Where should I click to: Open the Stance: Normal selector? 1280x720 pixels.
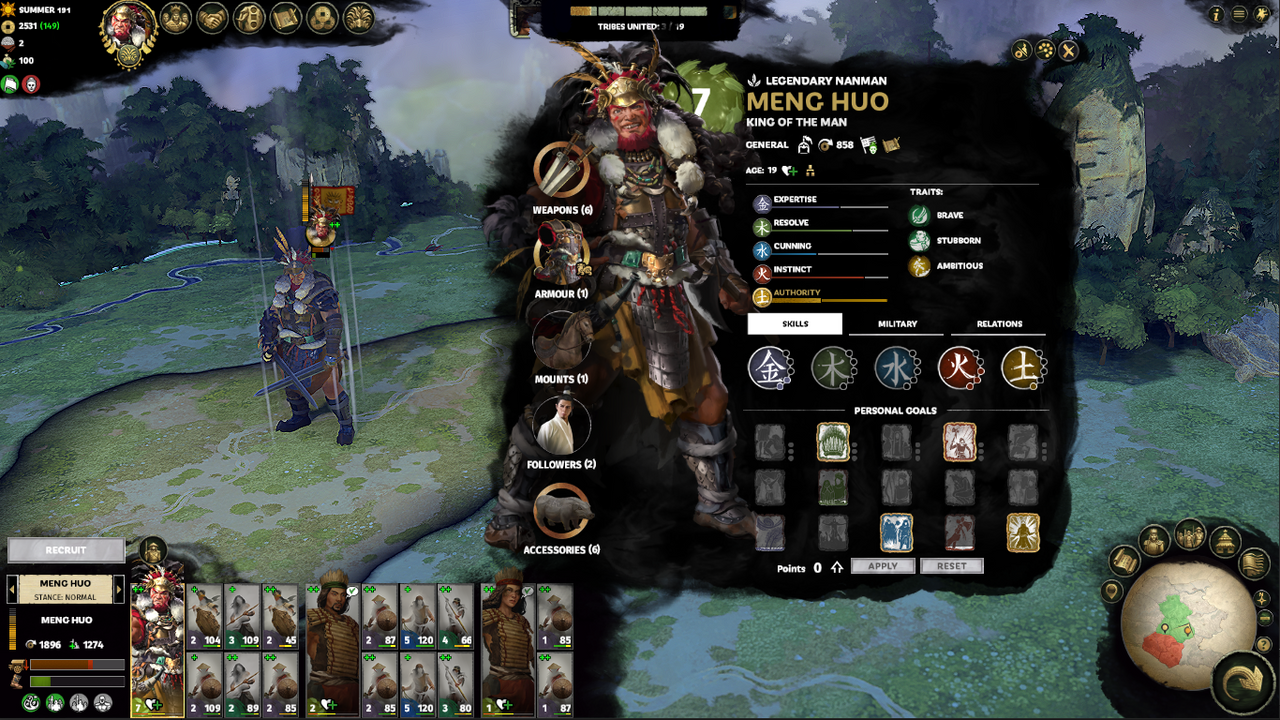point(65,596)
